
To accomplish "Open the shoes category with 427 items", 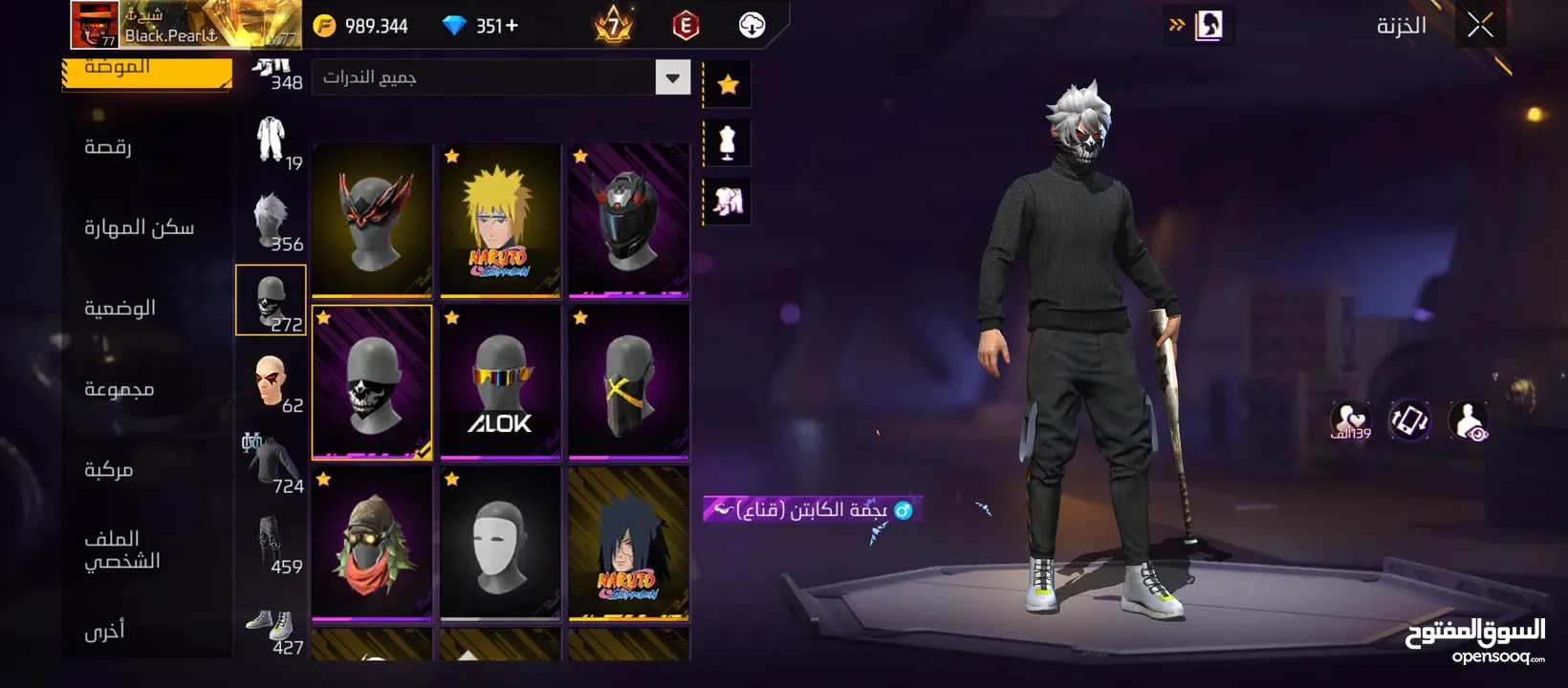I will coord(272,630).
